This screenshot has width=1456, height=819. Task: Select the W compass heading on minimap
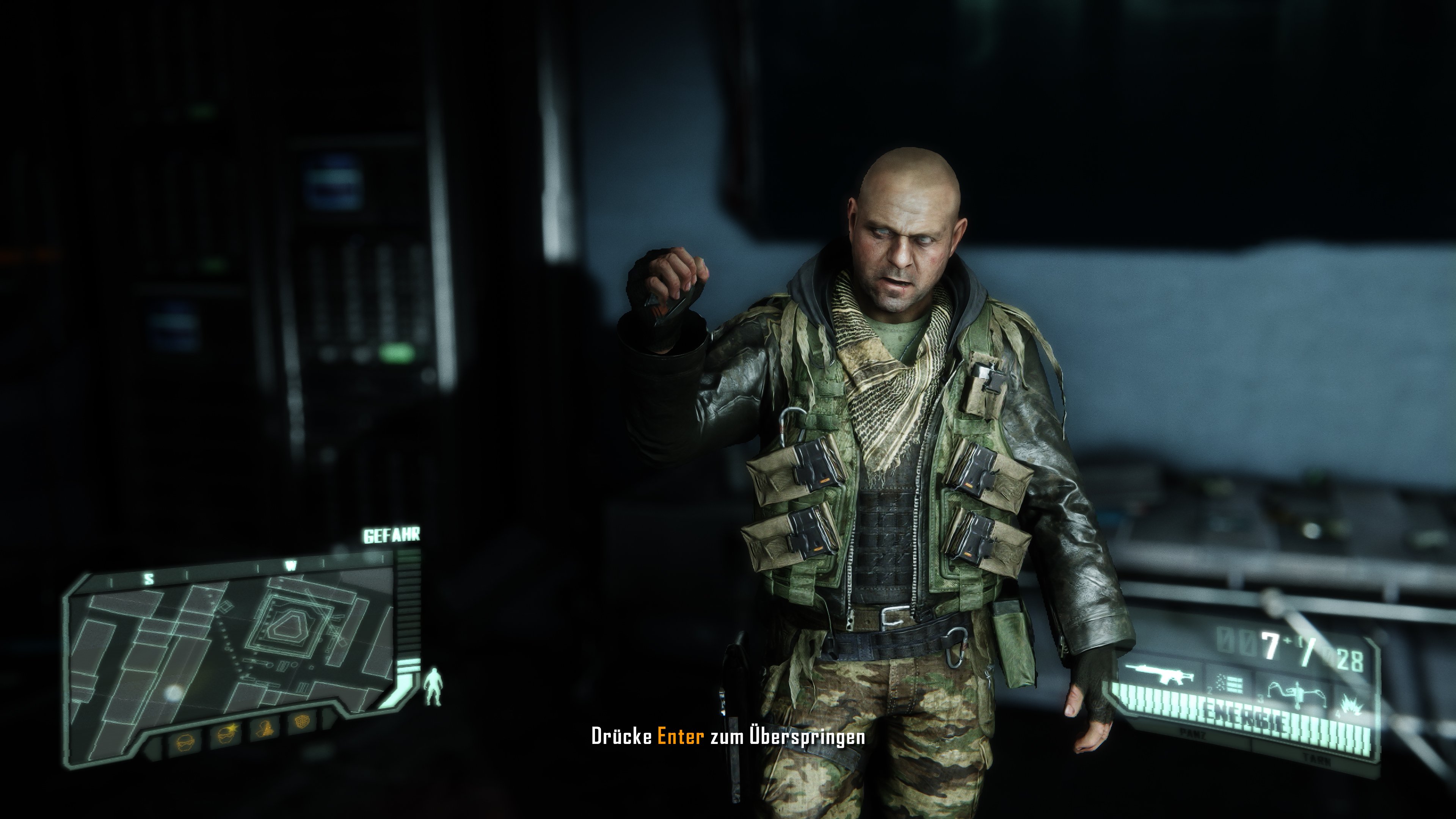pyautogui.click(x=290, y=565)
